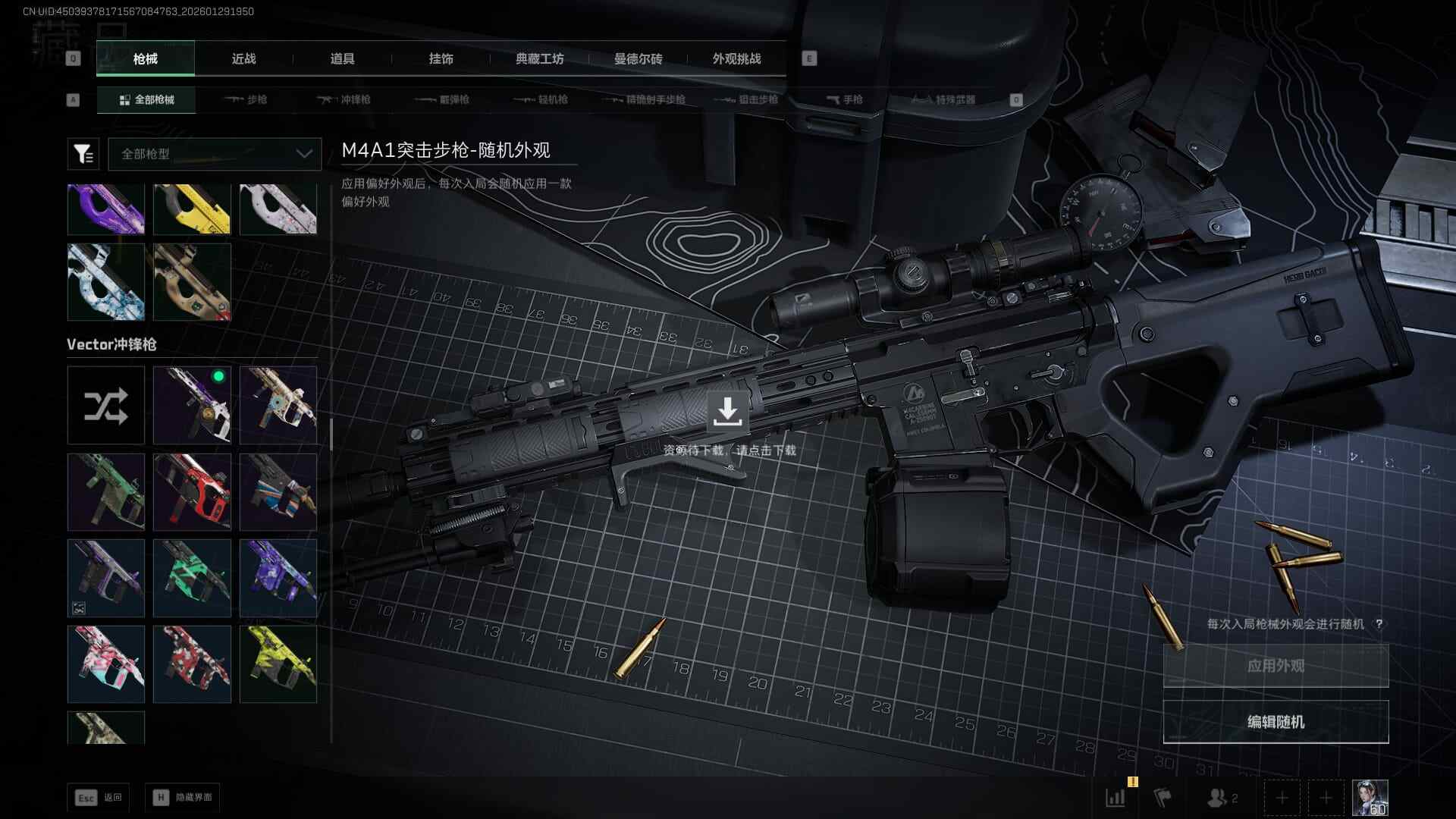This screenshot has height=819, width=1456.
Task: Open 编辑随机 random skin editor
Action: pyautogui.click(x=1276, y=722)
